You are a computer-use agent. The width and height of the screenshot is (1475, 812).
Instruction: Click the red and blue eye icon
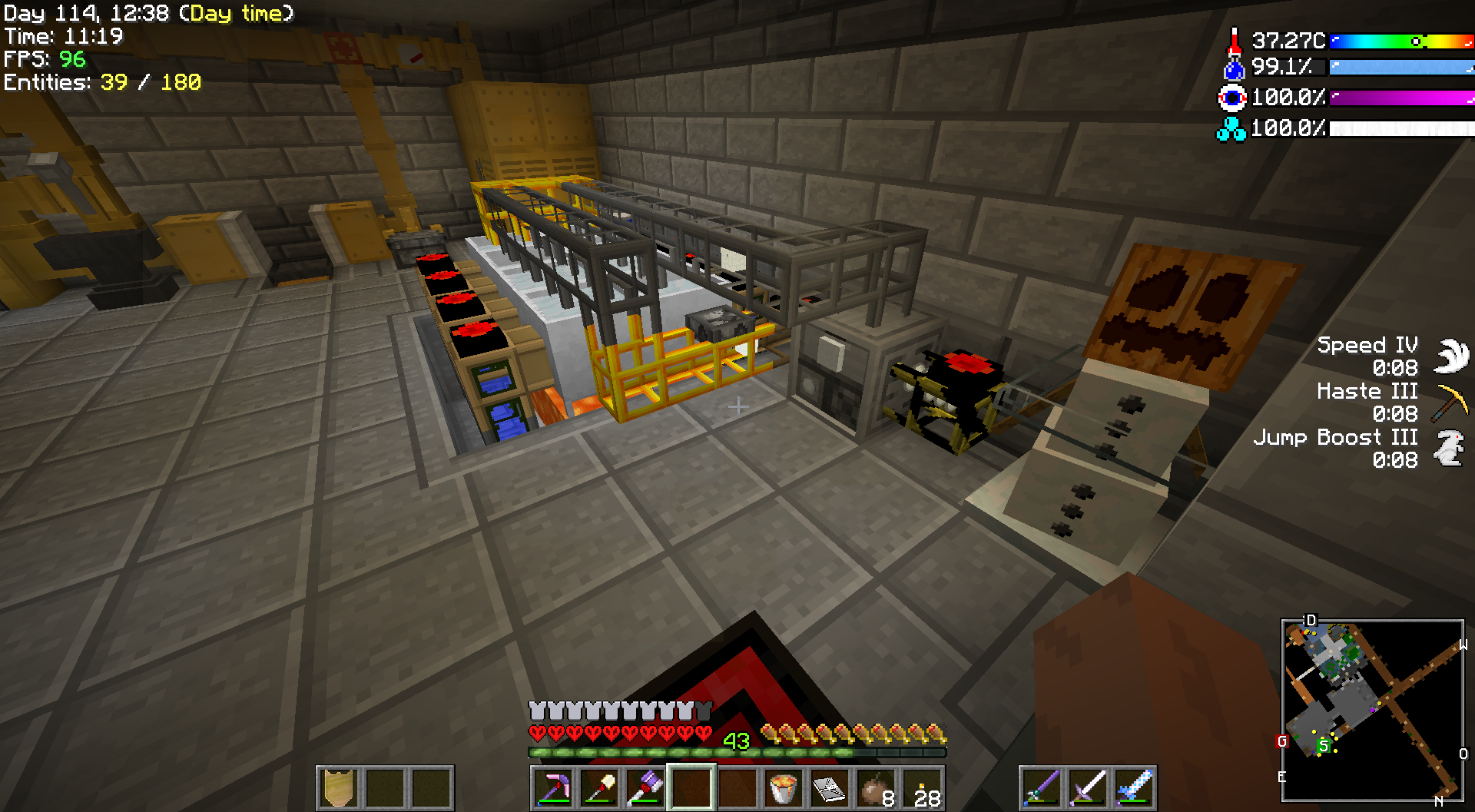(x=1232, y=98)
